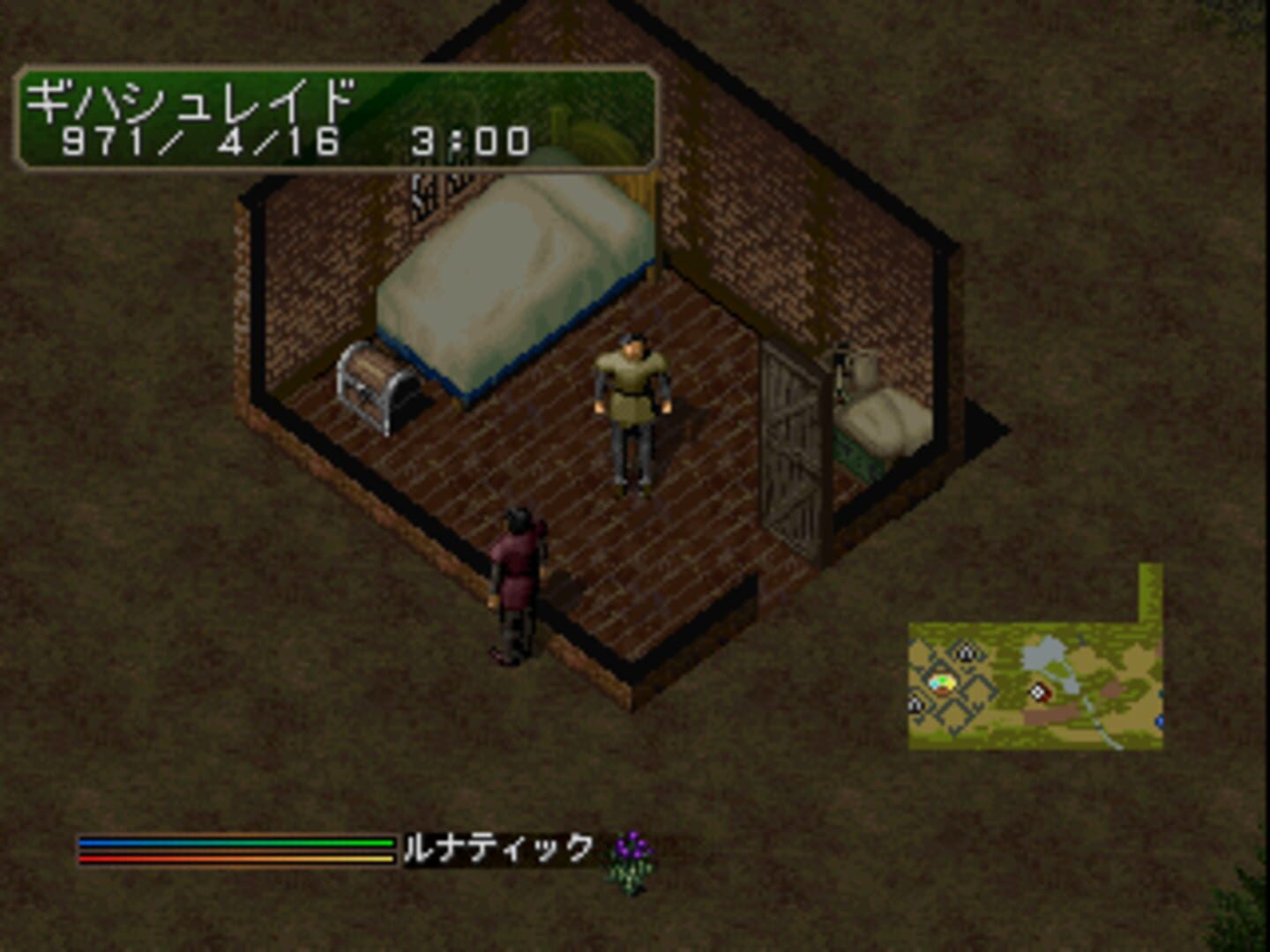Click the gray mountain area on the minimap
1270x952 pixels.
(x=1044, y=652)
